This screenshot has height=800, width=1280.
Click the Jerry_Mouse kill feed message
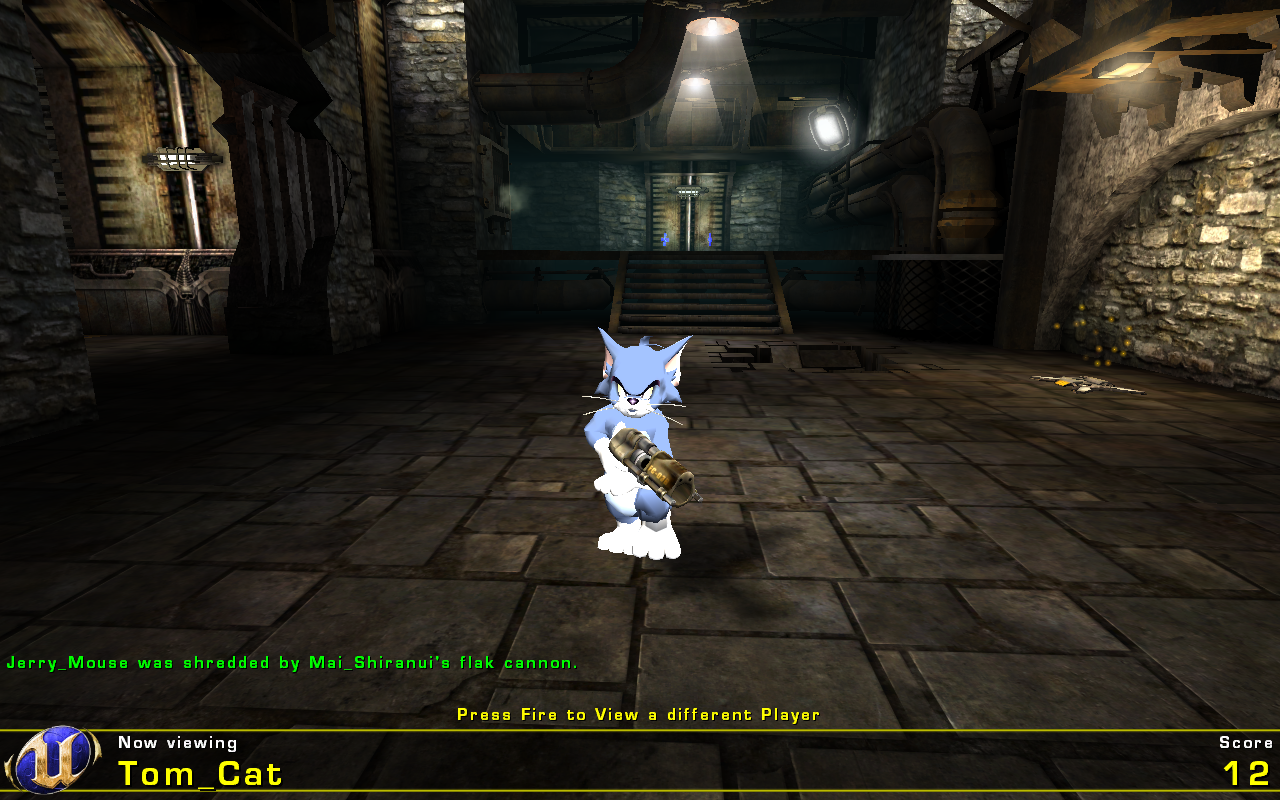[291, 661]
